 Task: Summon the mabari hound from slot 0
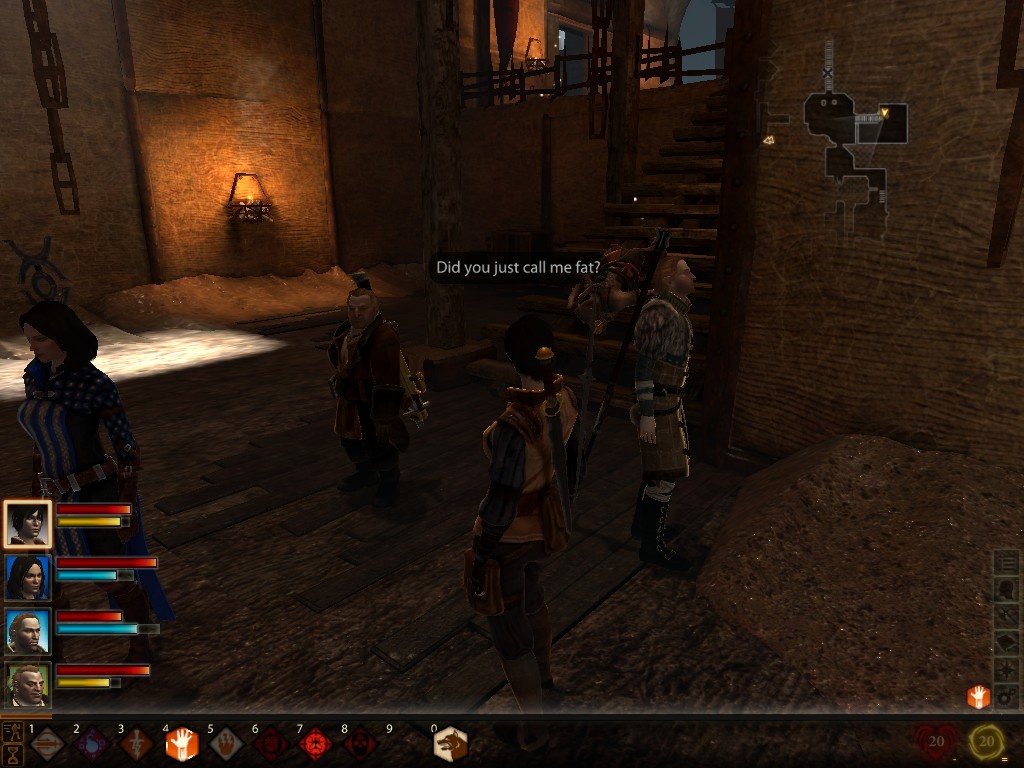[450, 744]
